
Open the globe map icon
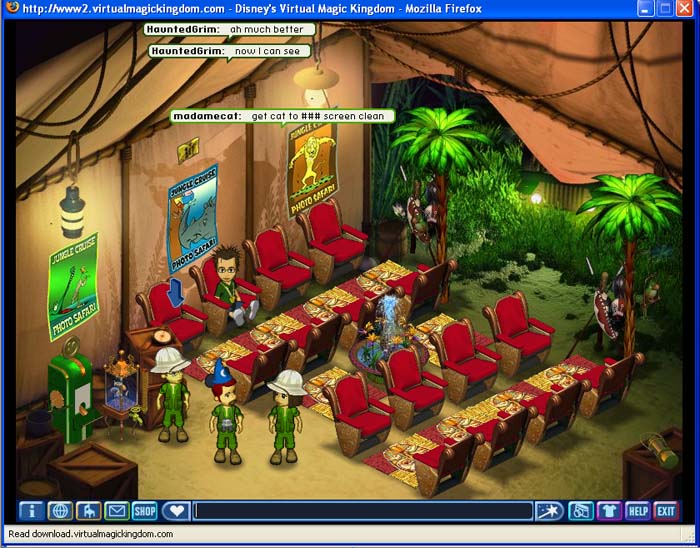pyautogui.click(x=60, y=511)
